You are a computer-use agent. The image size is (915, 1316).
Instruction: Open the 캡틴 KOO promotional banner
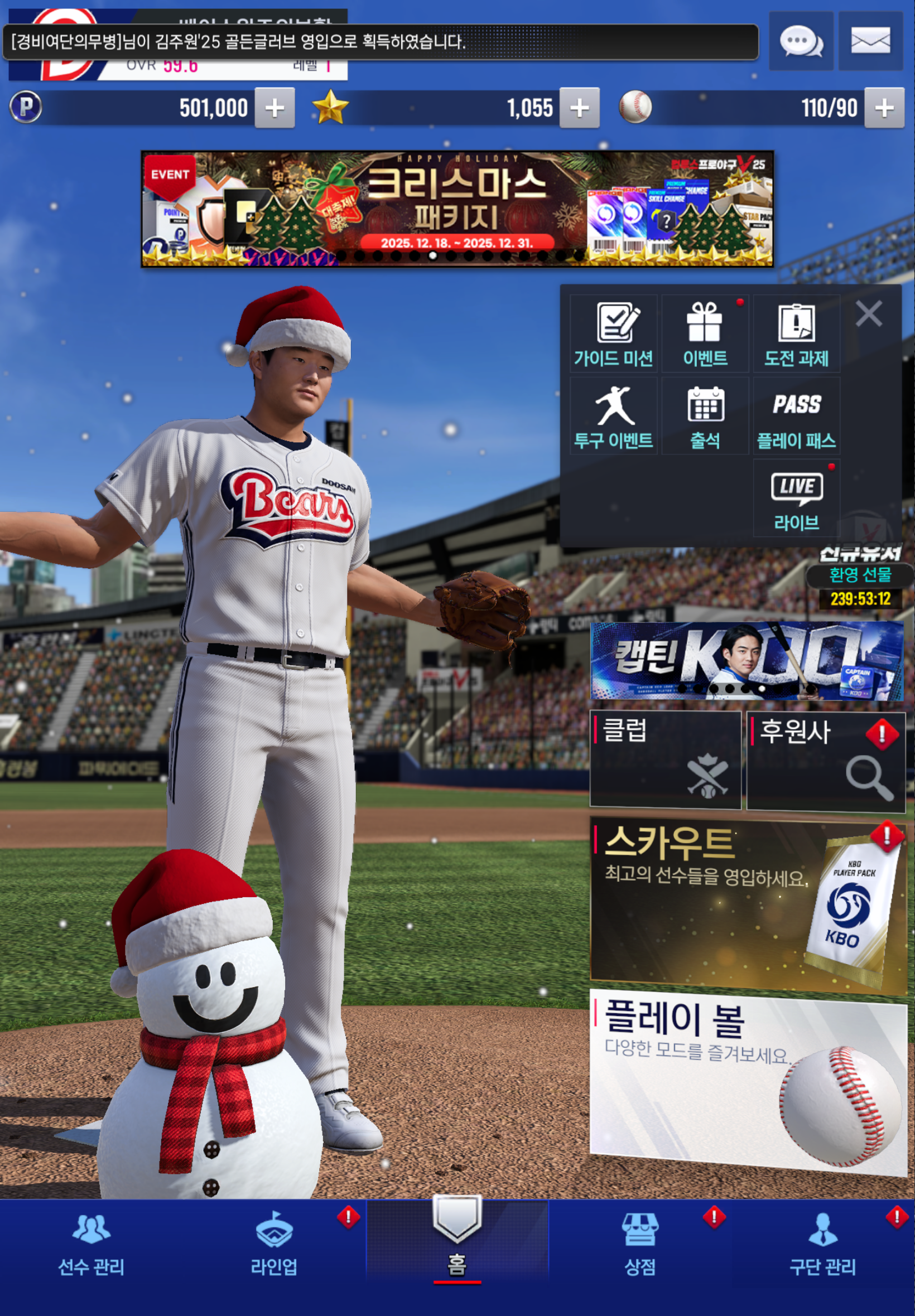[x=747, y=661]
